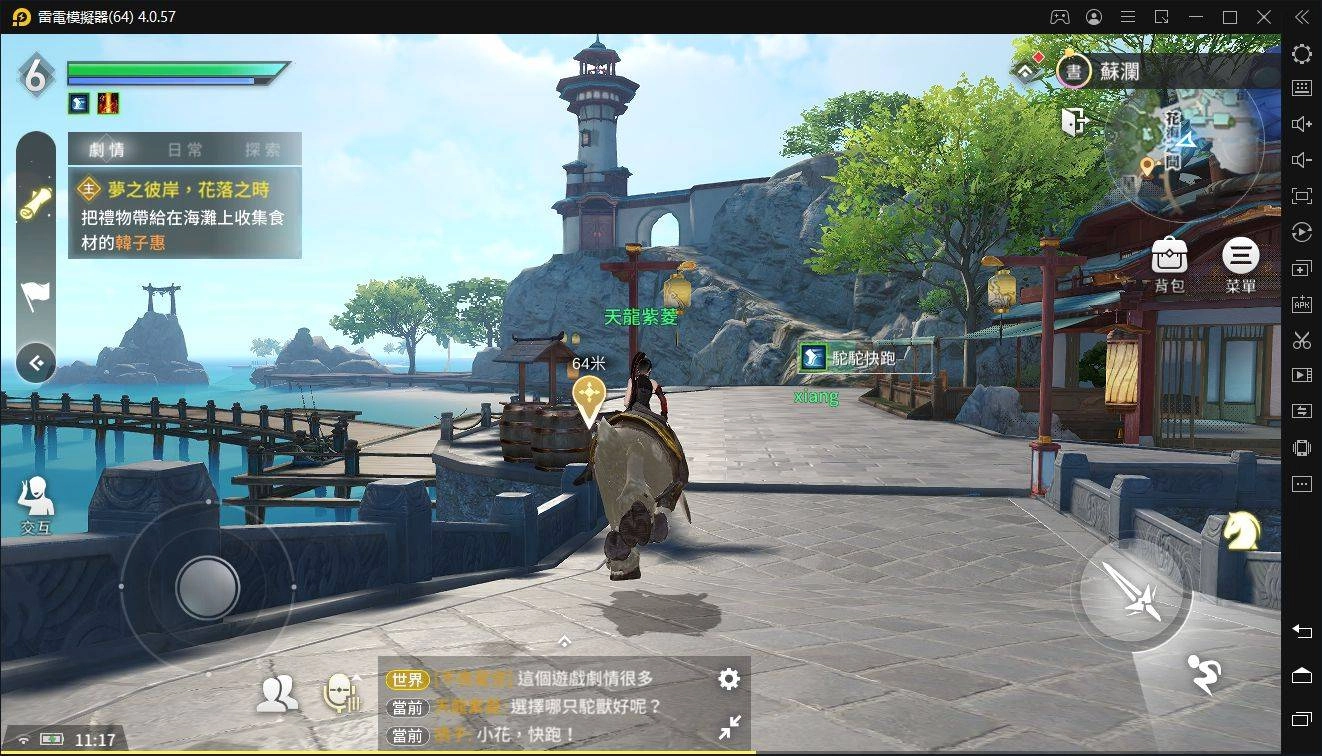Open the 背包 backpack
This screenshot has height=756, width=1322.
click(1169, 265)
